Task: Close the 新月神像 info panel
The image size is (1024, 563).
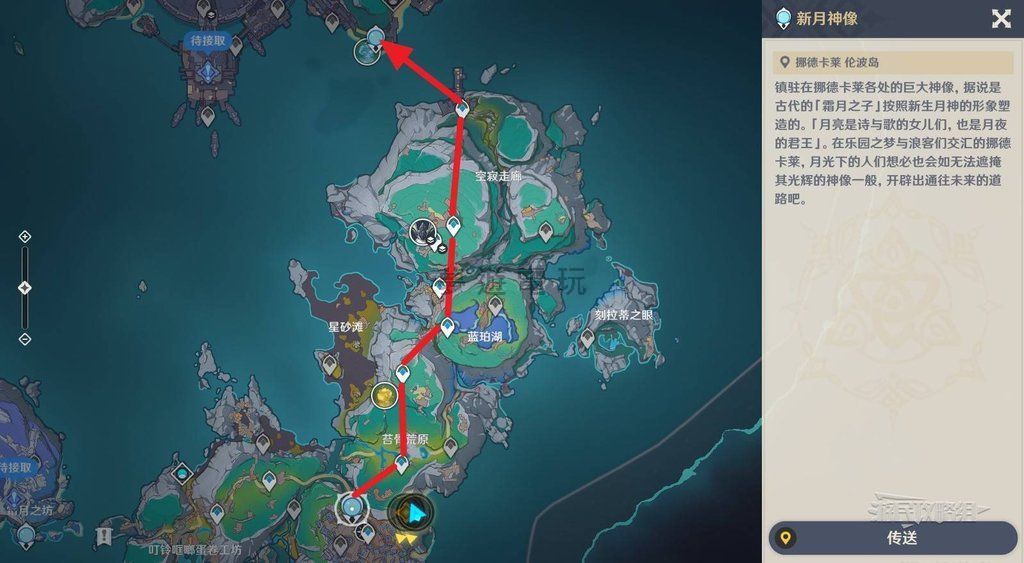Action: point(1000,19)
